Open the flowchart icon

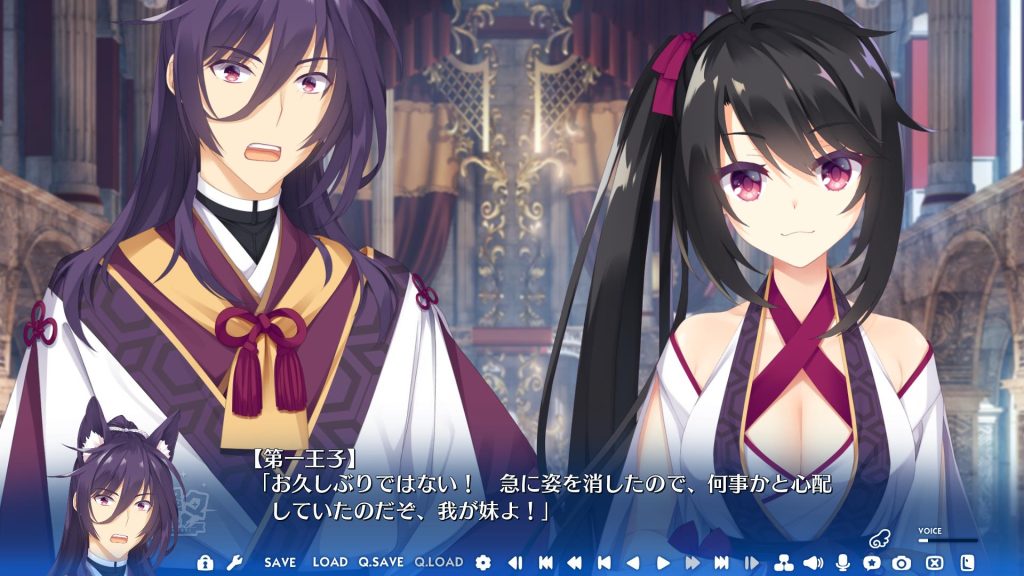783,563
